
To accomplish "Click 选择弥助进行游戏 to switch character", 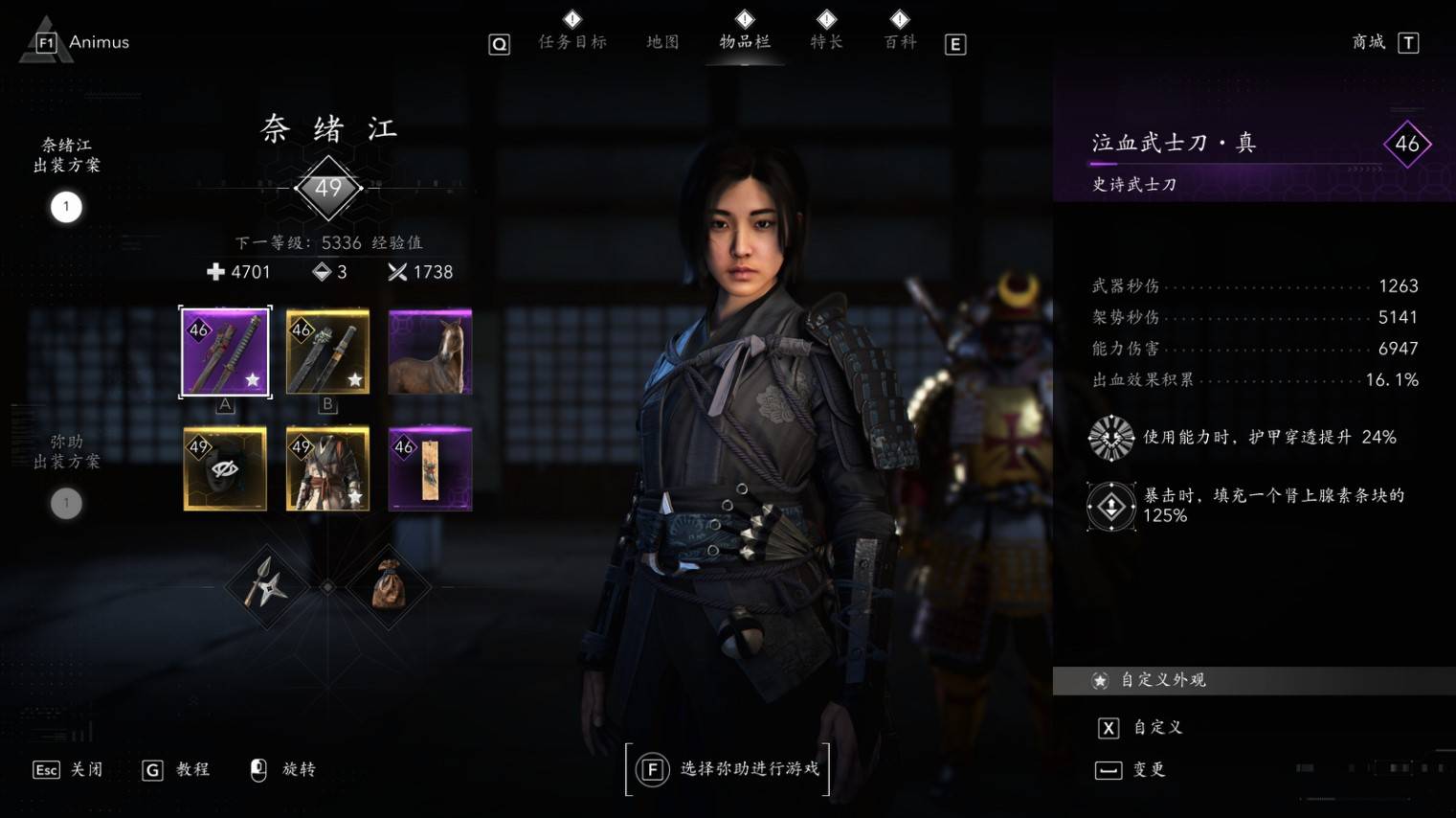I will [x=728, y=768].
